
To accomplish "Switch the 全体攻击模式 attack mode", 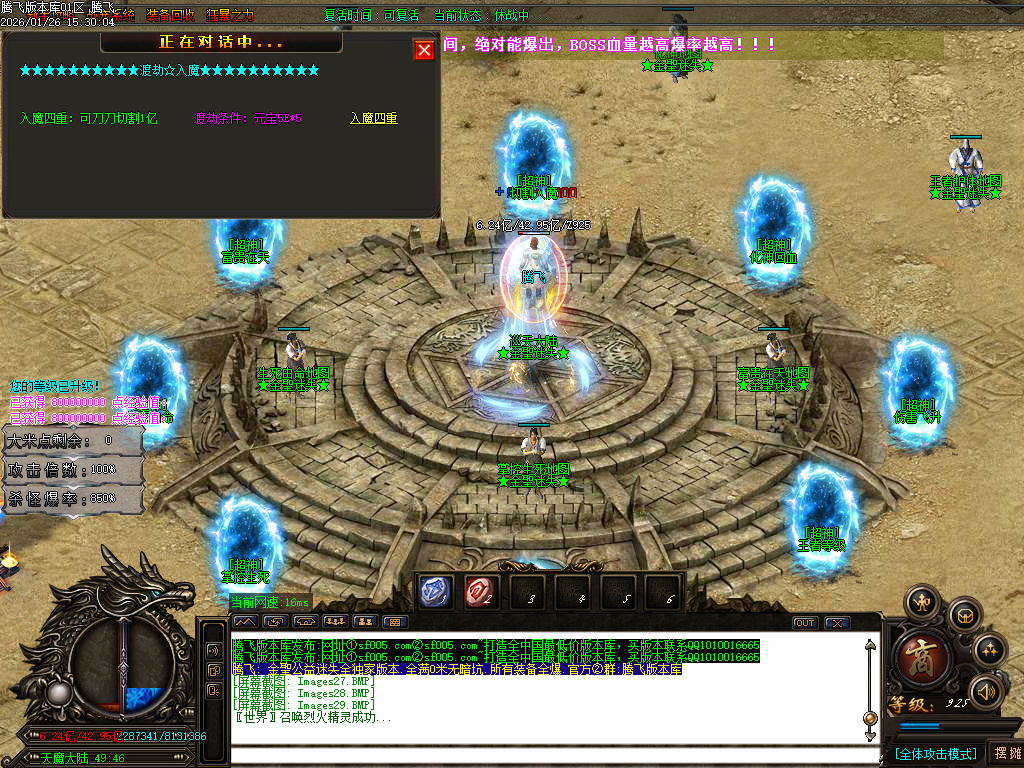I will pyautogui.click(x=934, y=753).
